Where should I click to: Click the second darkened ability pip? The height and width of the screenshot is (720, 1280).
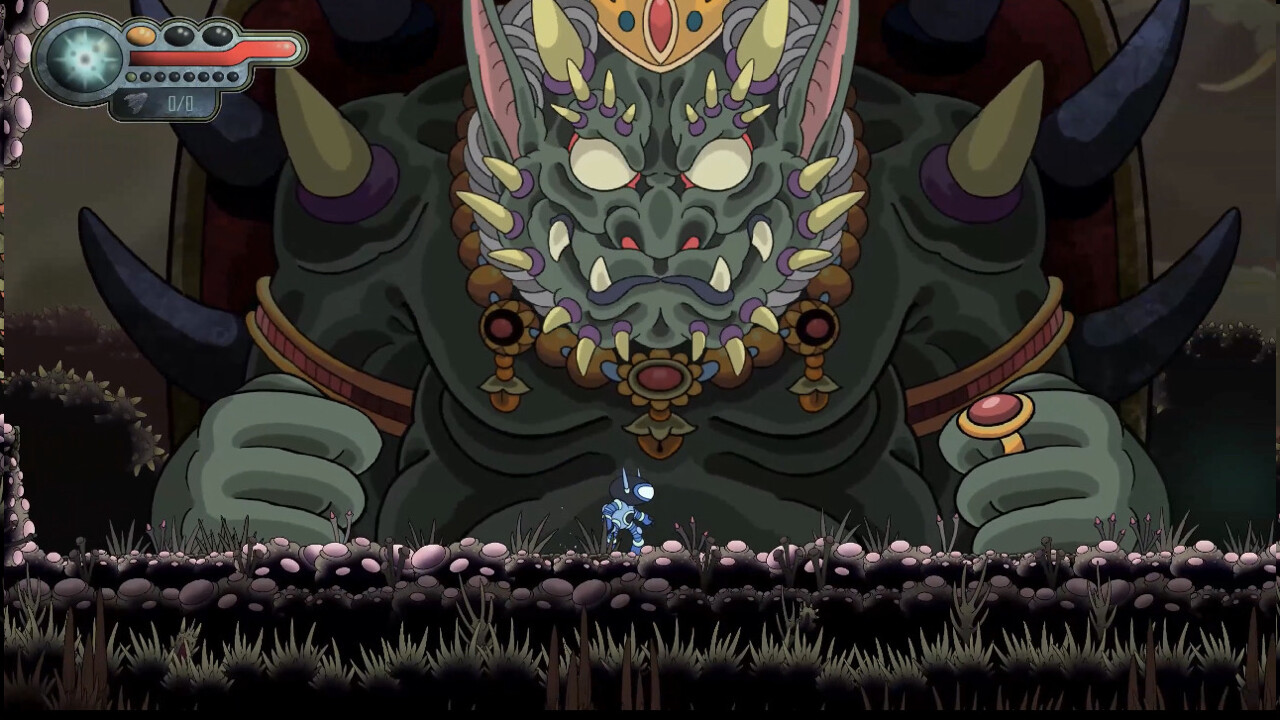(215, 35)
